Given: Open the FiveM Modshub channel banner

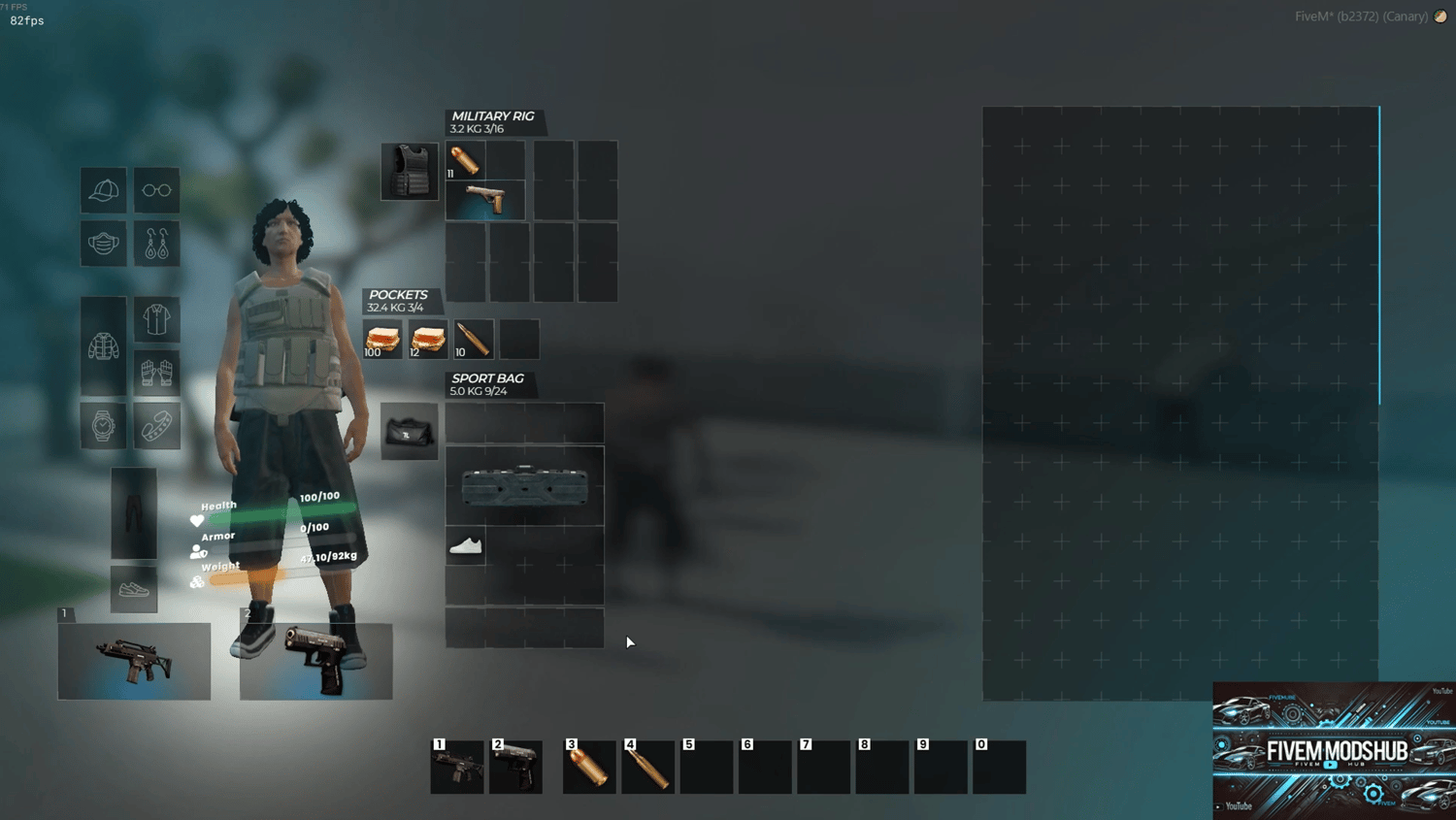Looking at the screenshot, I should 1335,751.
